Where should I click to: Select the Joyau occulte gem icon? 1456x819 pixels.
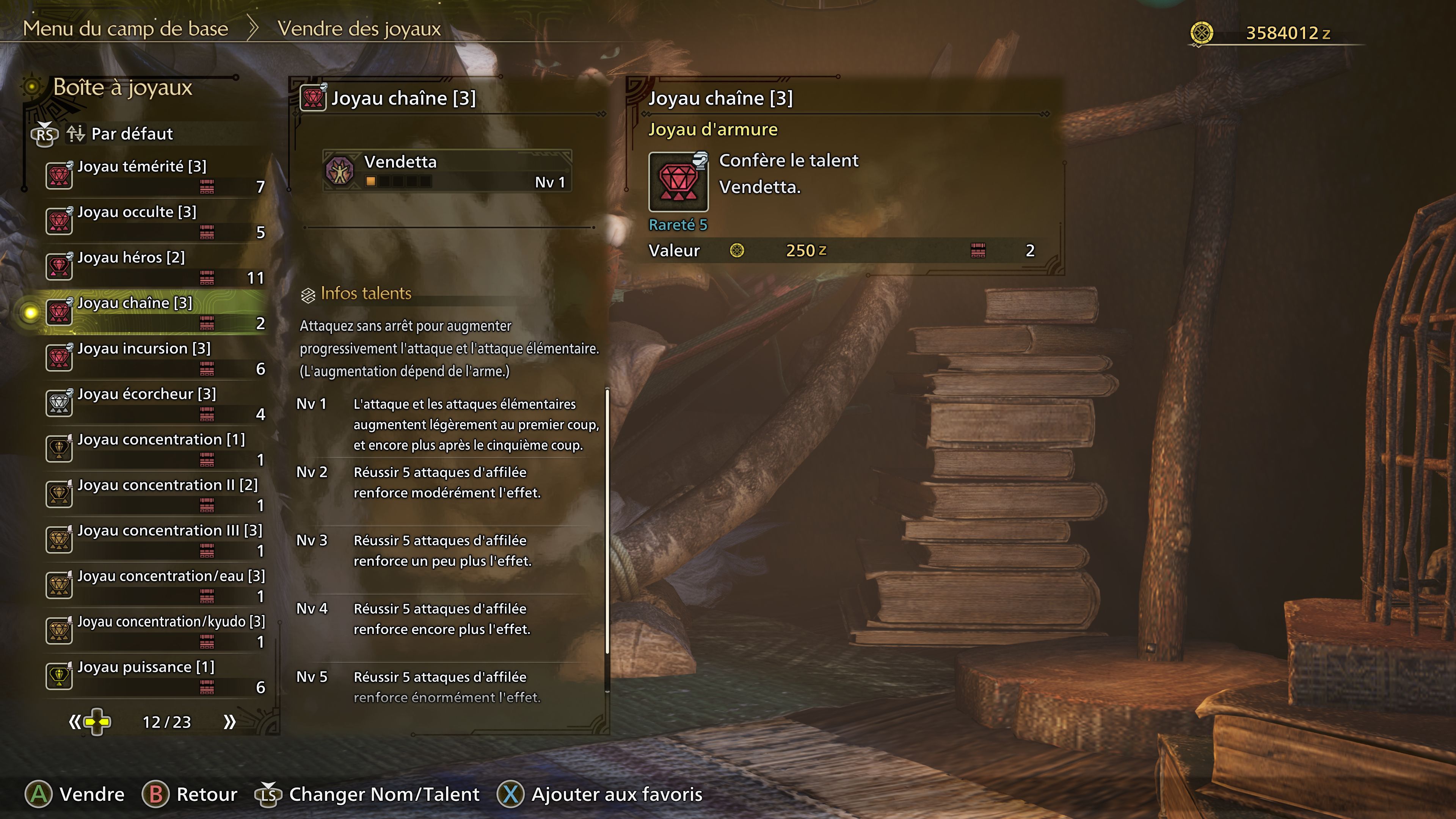(x=59, y=220)
